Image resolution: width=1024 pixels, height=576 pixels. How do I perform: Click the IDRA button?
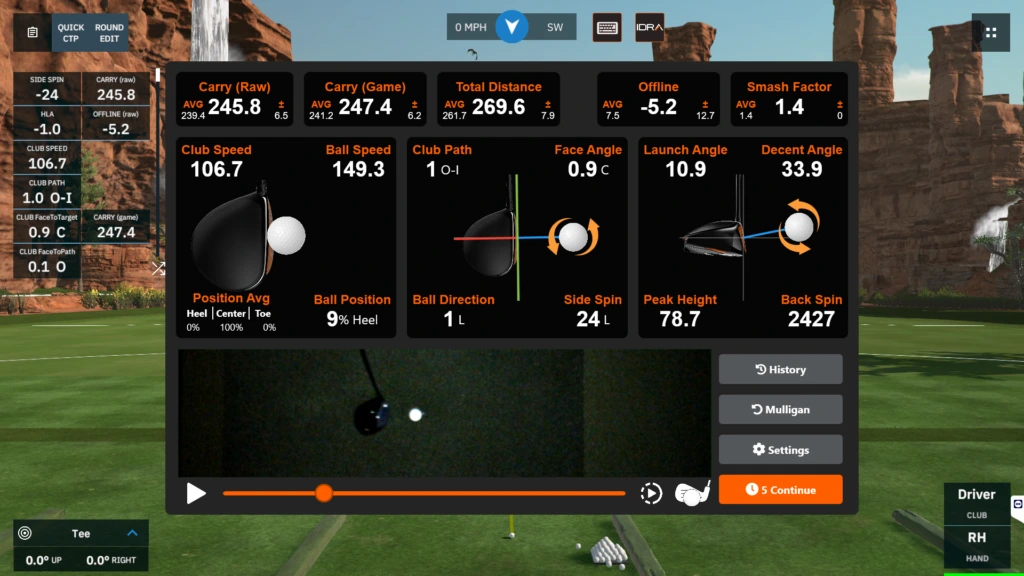(x=648, y=27)
